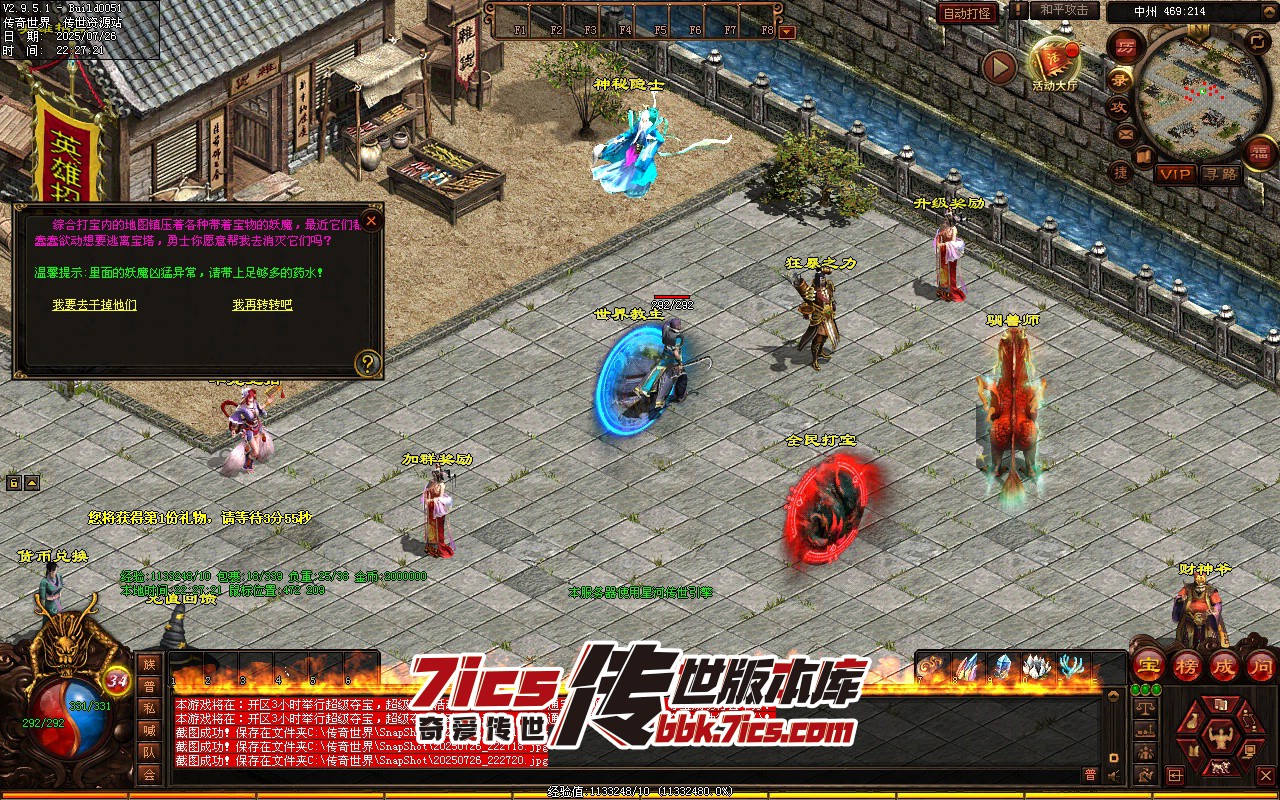Open the VIP panel
This screenshot has width=1280, height=800.
point(1175,174)
